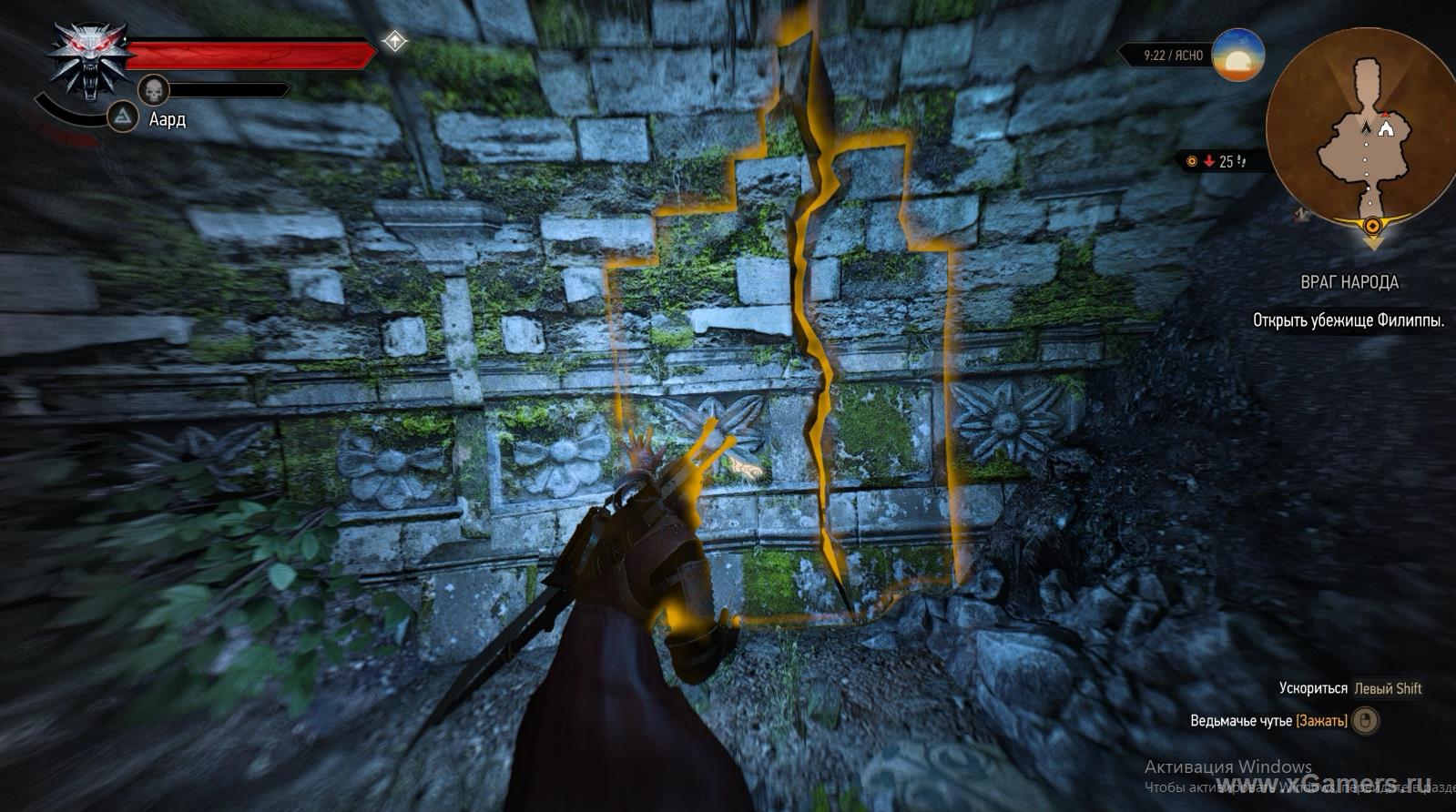This screenshot has height=812, width=1456.
Task: Click the sun weather icon
Action: pyautogui.click(x=1238, y=55)
